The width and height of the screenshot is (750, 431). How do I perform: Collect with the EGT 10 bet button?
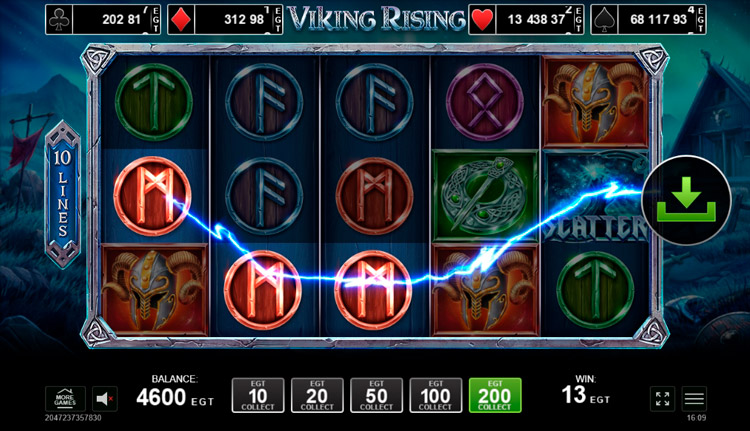257,396
